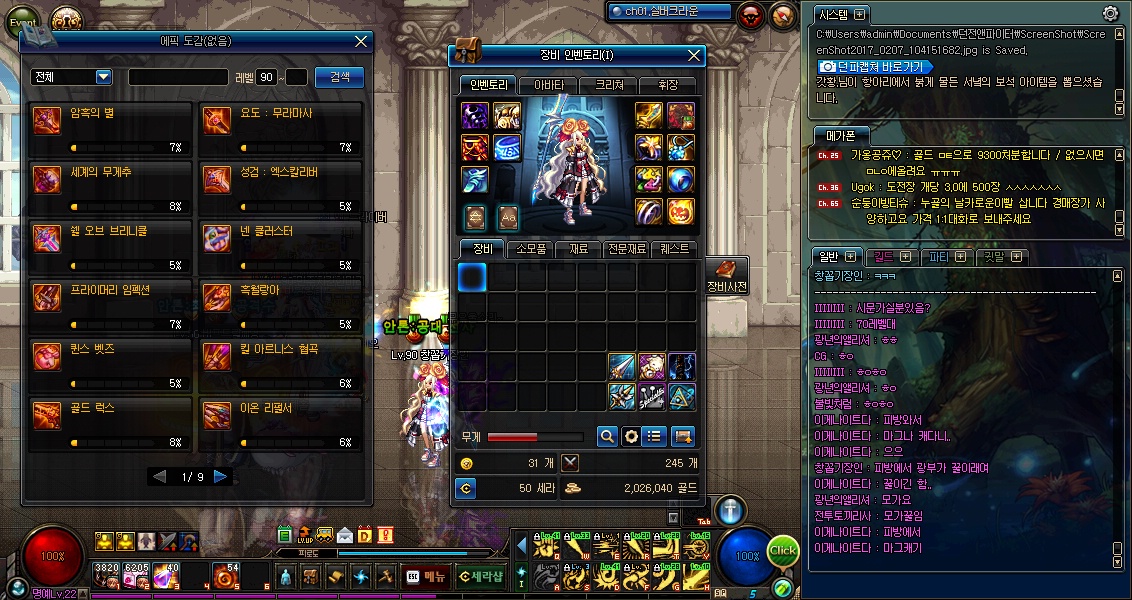
Task: Switch to the 퀘스트 item tab
Action: coord(675,249)
